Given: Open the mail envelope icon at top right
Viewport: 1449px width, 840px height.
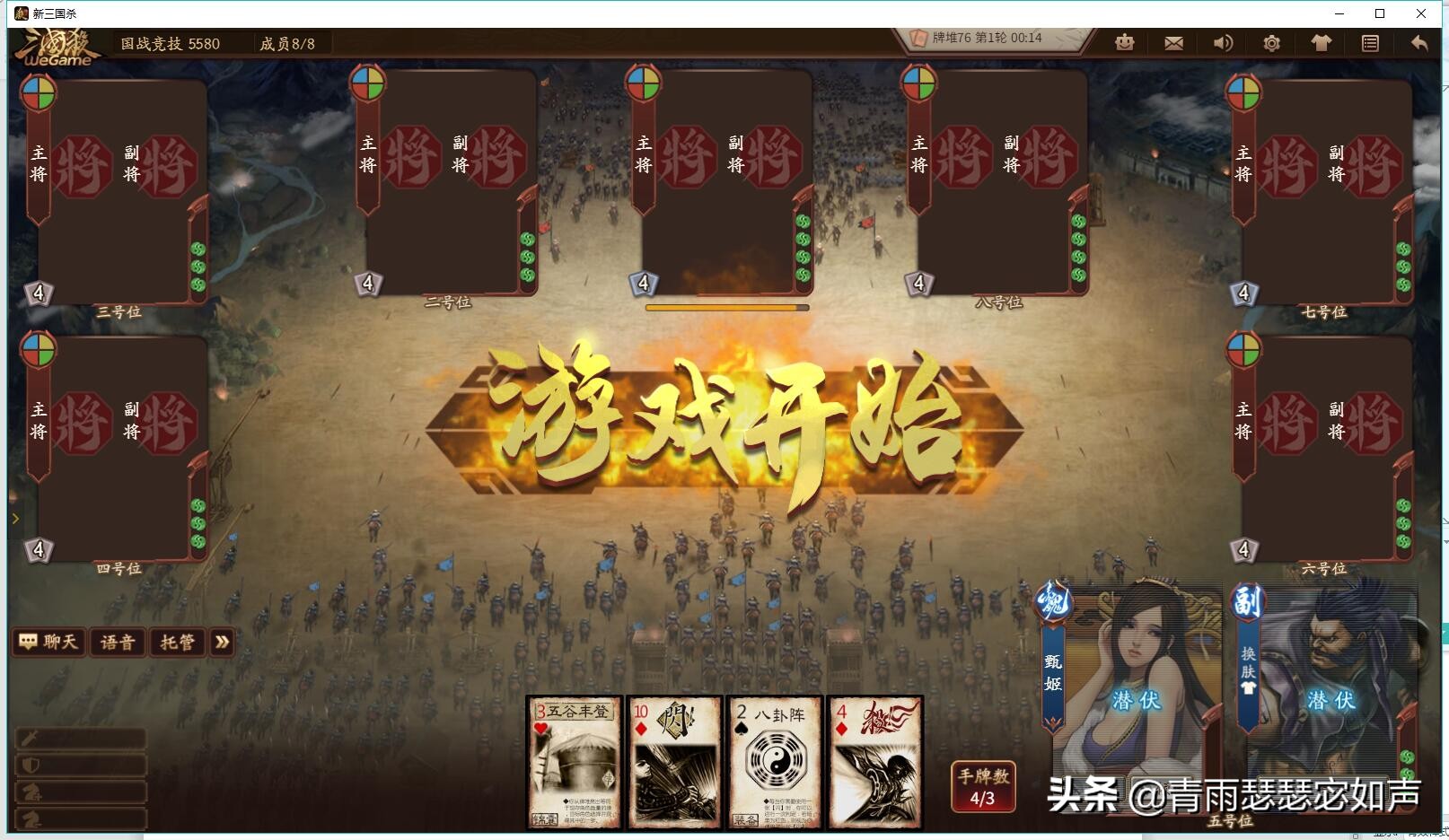Looking at the screenshot, I should (1172, 42).
